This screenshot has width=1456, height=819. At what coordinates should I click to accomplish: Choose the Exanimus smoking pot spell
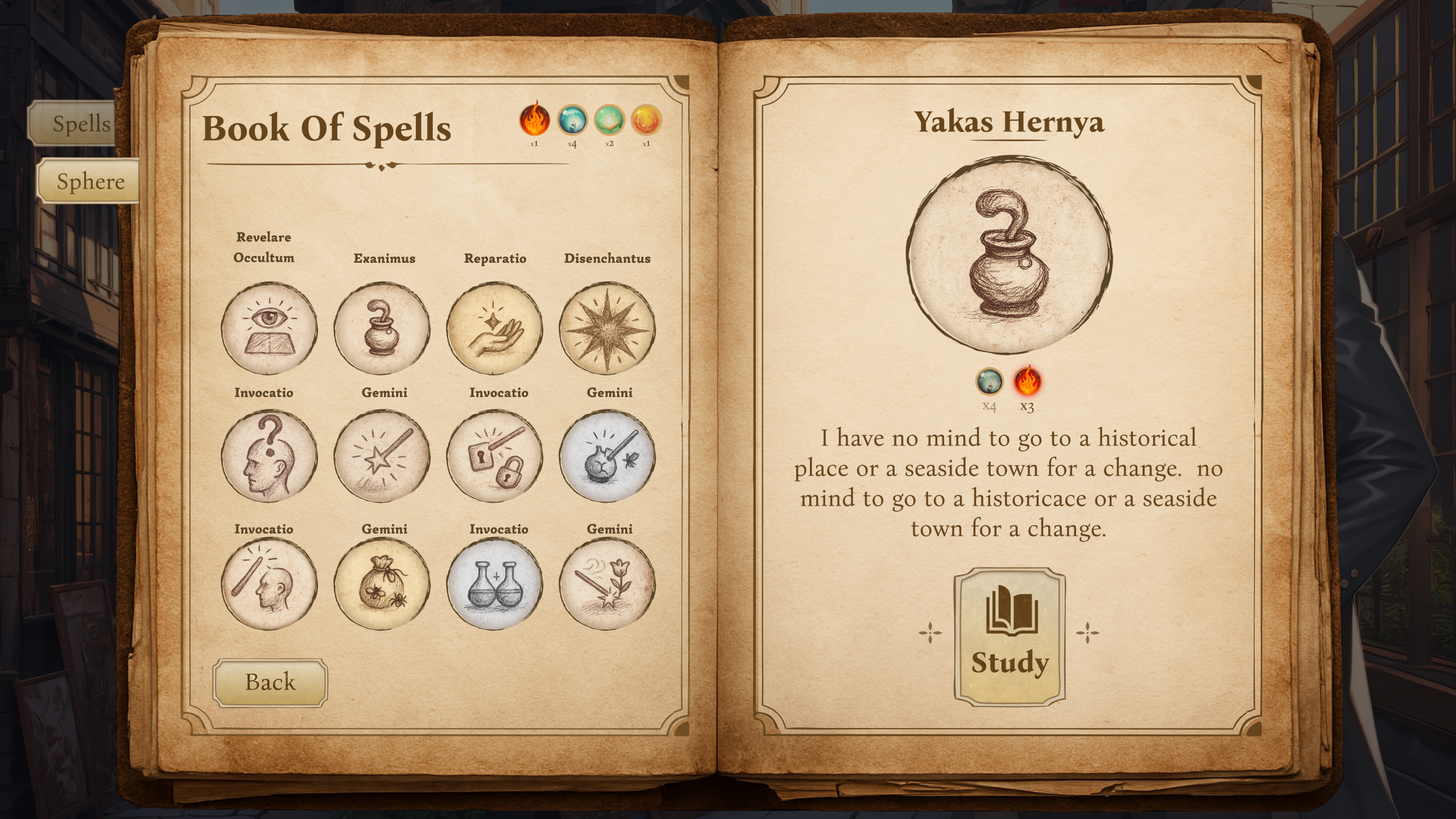point(382,328)
